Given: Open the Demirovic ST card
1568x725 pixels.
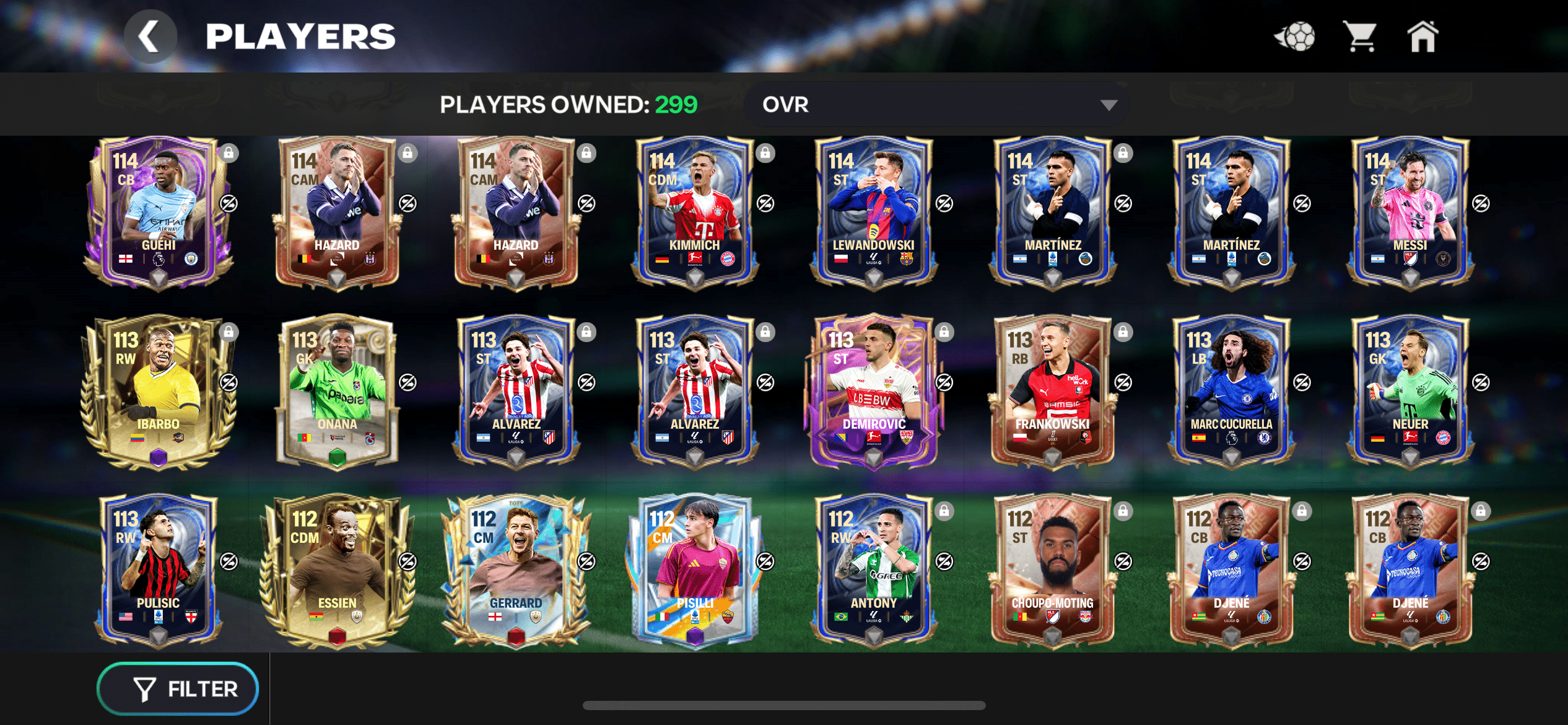Looking at the screenshot, I should pos(873,392).
